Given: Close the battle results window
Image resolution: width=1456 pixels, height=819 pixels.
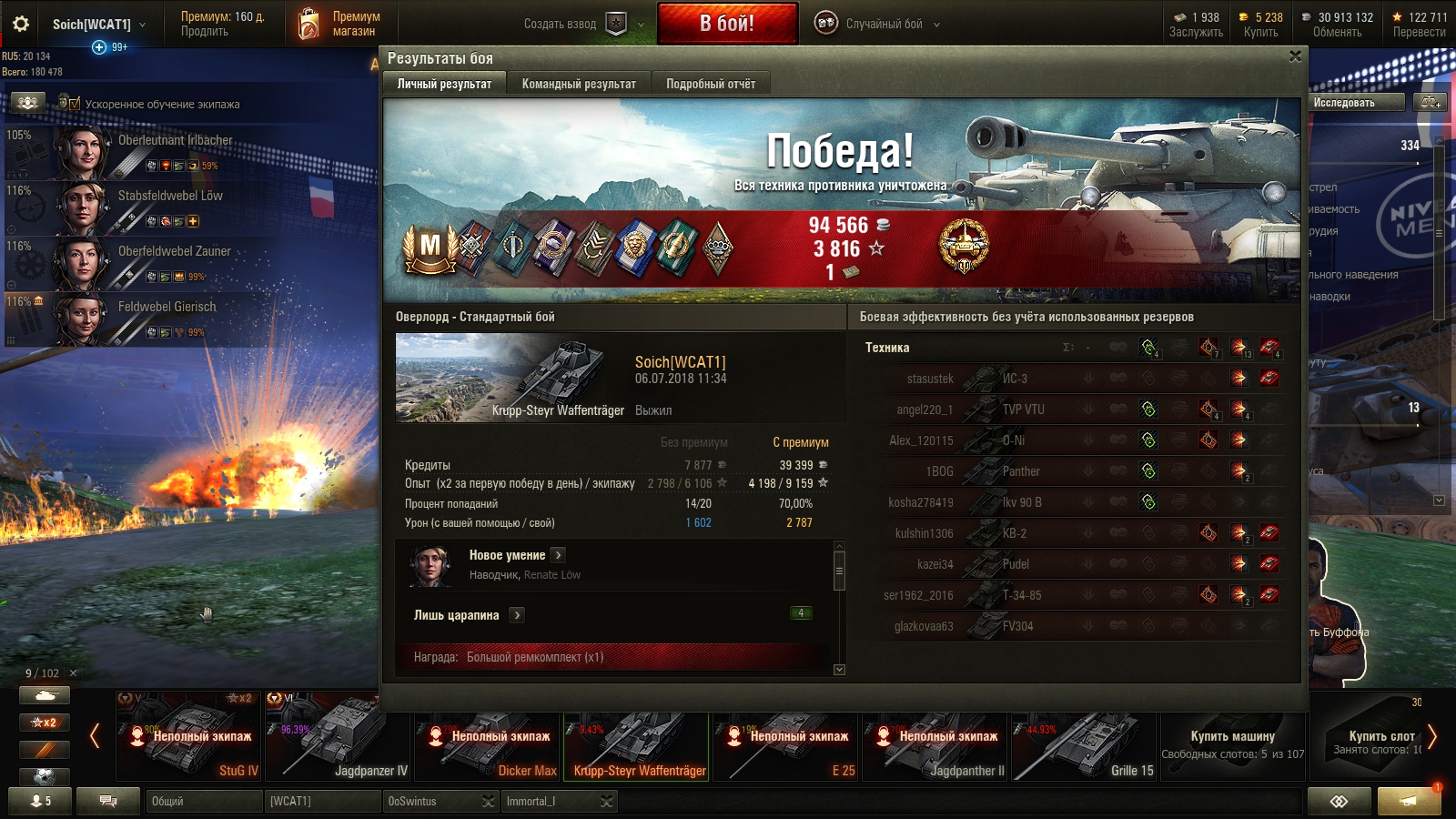Looking at the screenshot, I should coord(1295,56).
